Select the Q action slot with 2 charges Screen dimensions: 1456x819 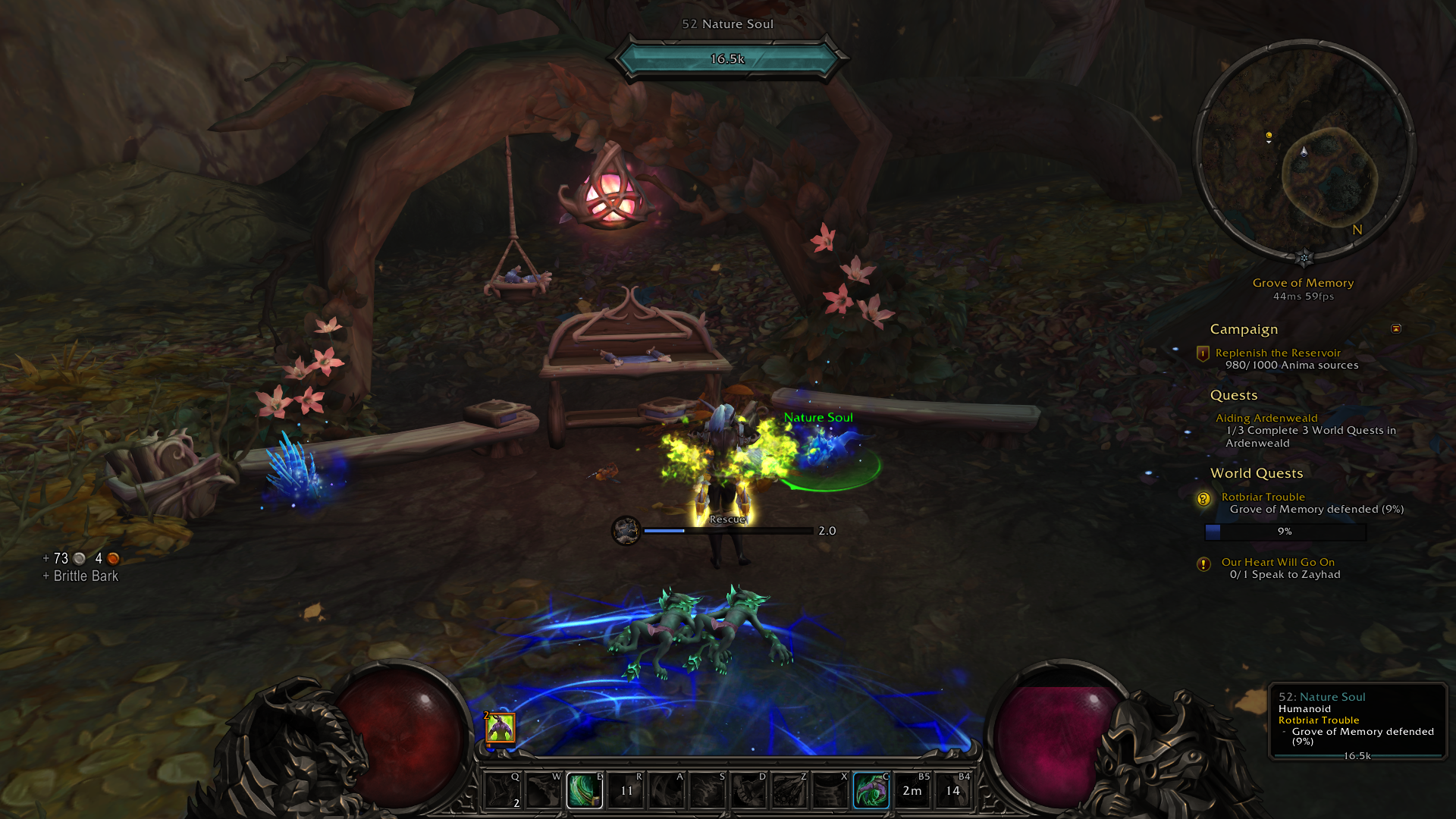coord(504,789)
